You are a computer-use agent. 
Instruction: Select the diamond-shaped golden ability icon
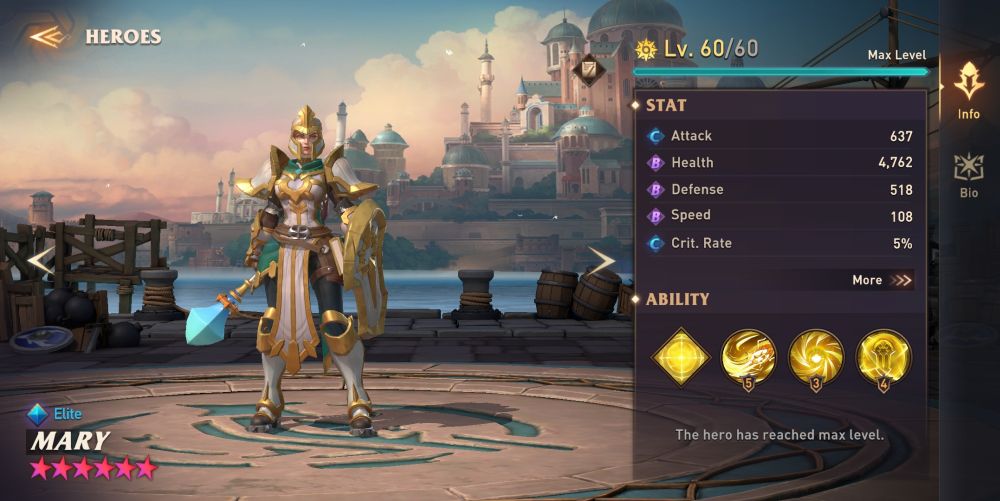[x=680, y=356]
